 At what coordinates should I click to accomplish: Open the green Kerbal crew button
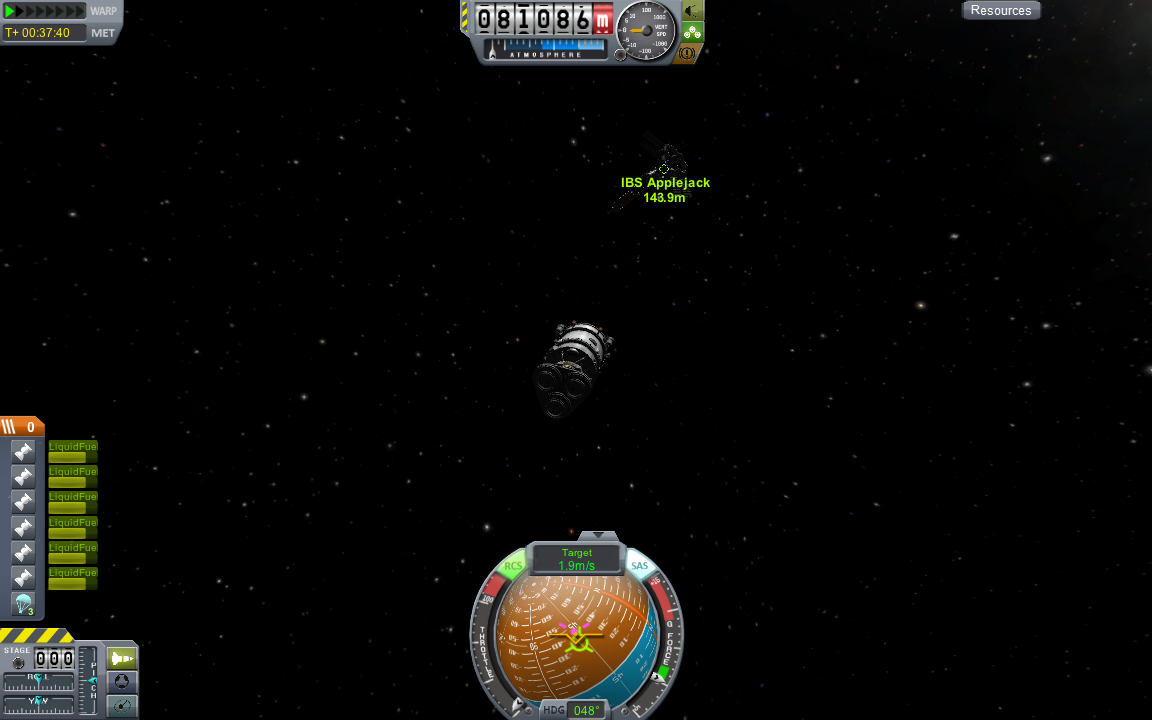click(692, 32)
